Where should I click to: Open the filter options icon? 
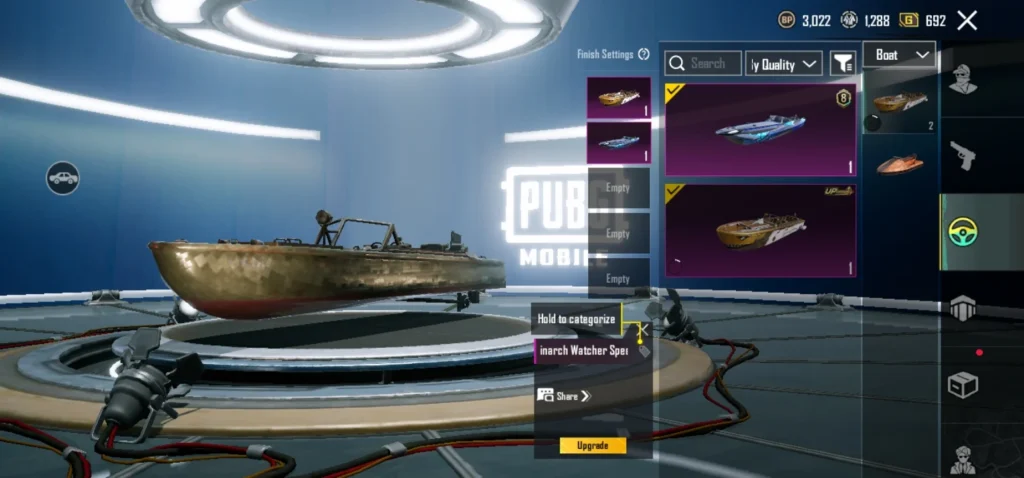click(843, 63)
